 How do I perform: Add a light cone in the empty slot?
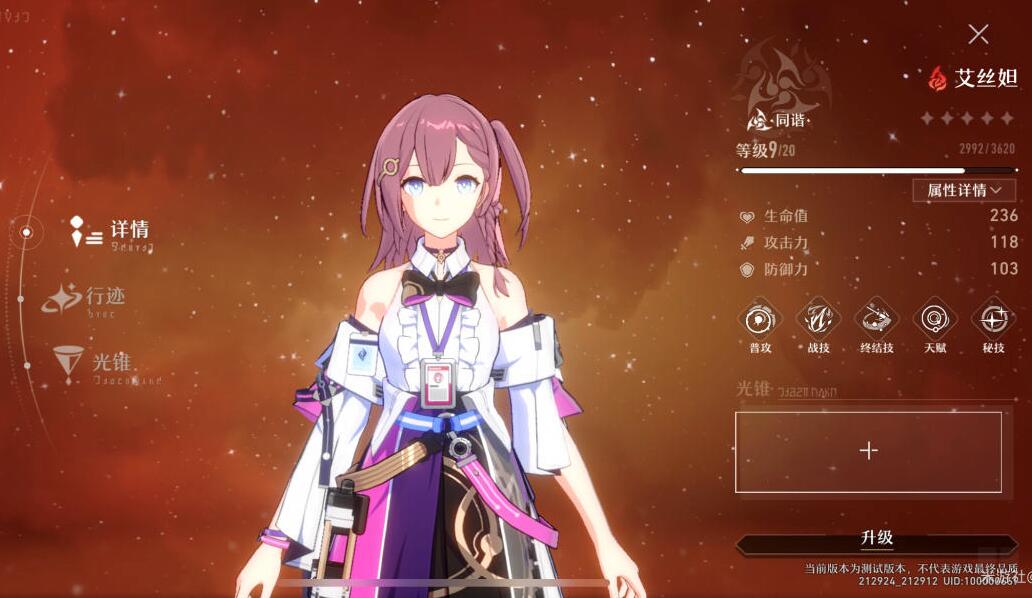[x=868, y=451]
